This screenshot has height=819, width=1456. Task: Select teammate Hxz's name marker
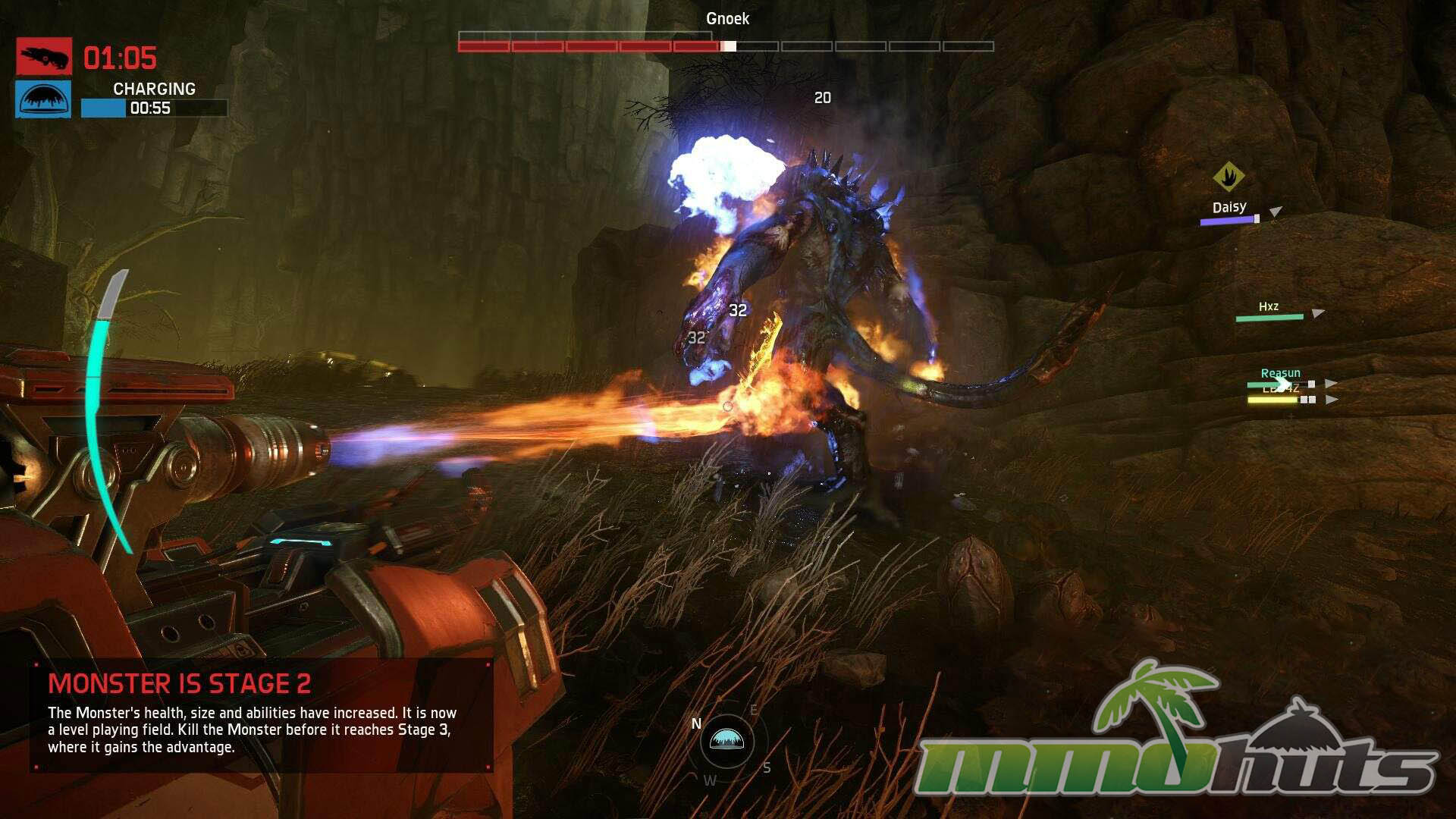pos(1269,306)
